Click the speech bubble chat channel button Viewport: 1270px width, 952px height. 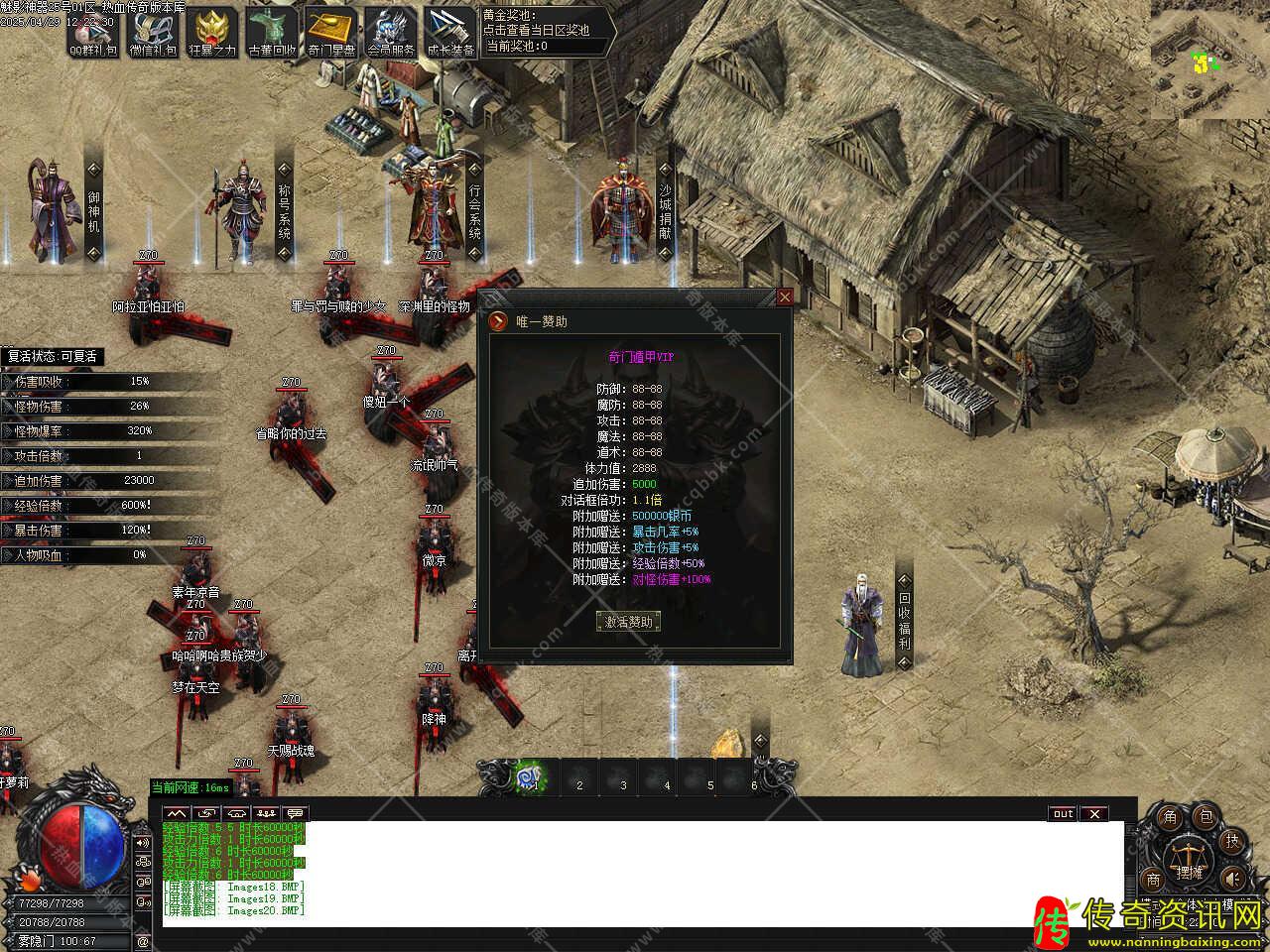click(296, 814)
